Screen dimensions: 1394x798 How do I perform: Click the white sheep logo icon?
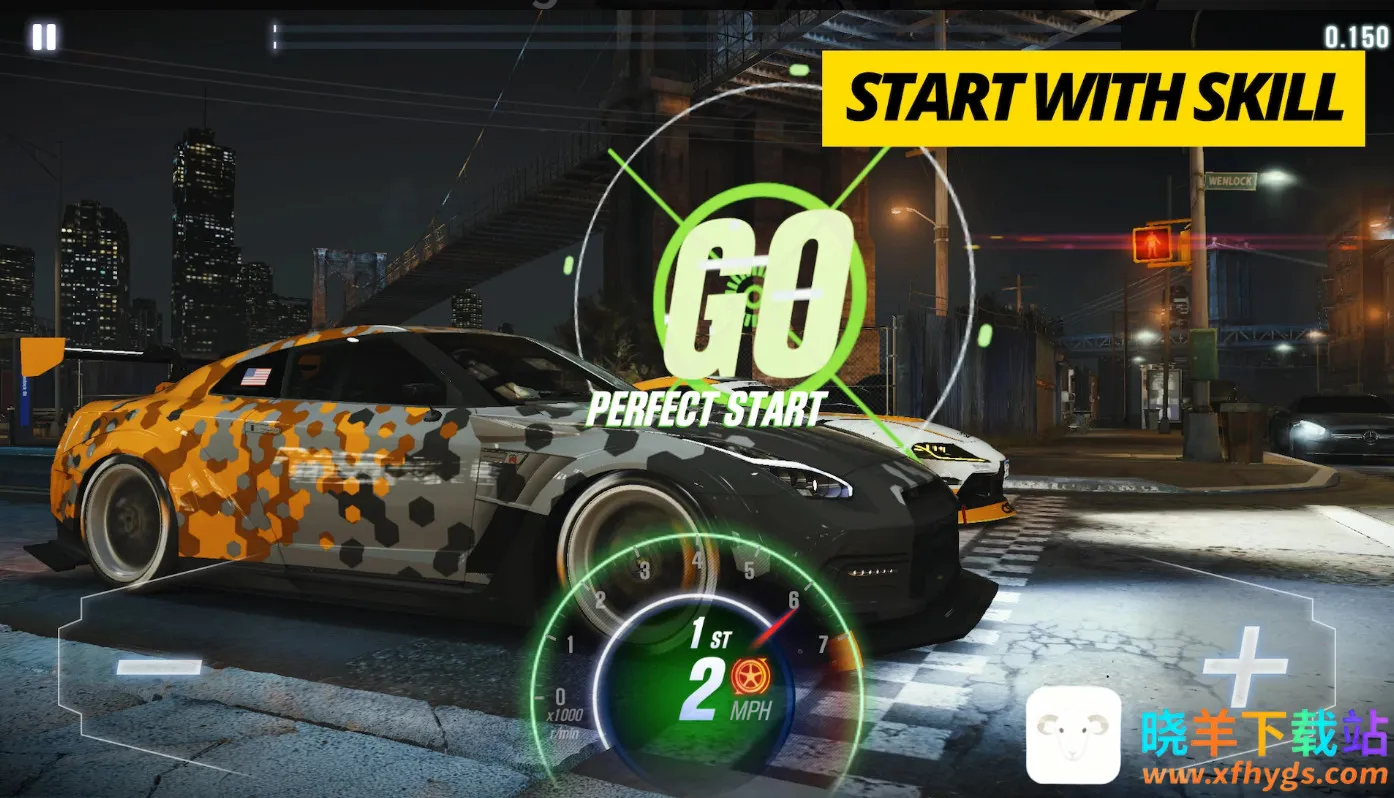click(1073, 735)
